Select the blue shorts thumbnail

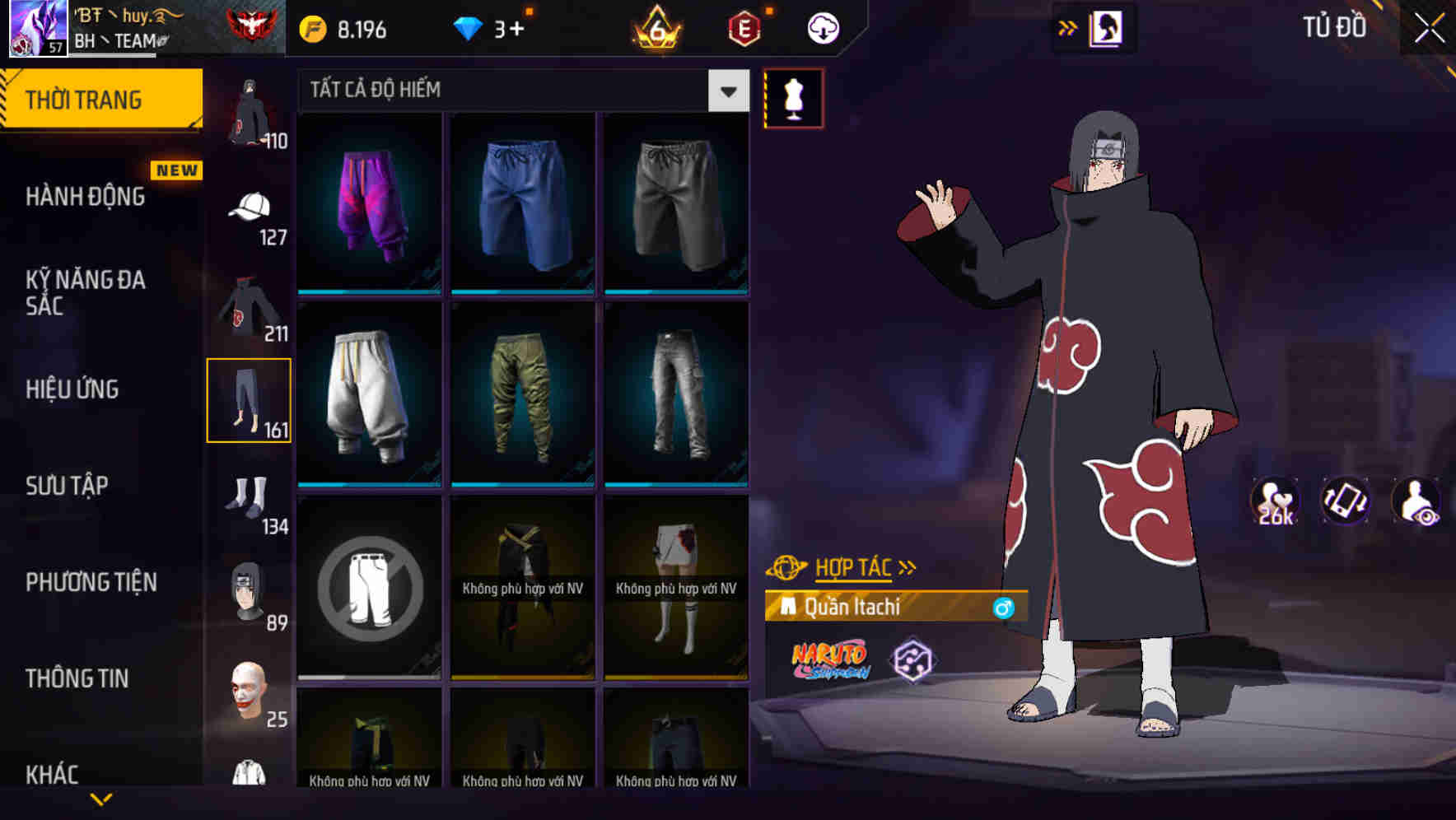pos(522,205)
